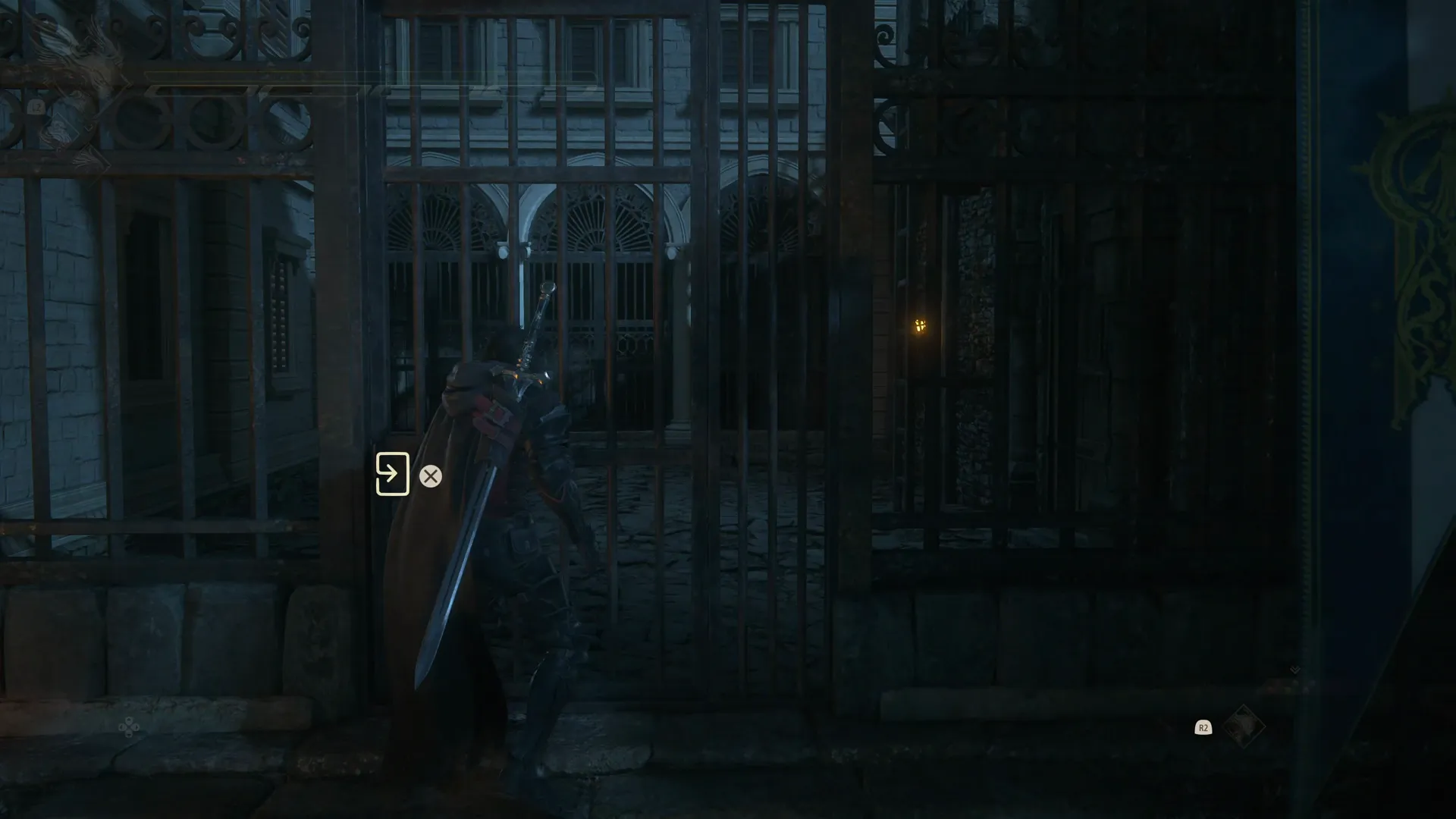Toggle the glowing lantern on the gate
Image resolution: width=1456 pixels, height=819 pixels.
pos(918,326)
